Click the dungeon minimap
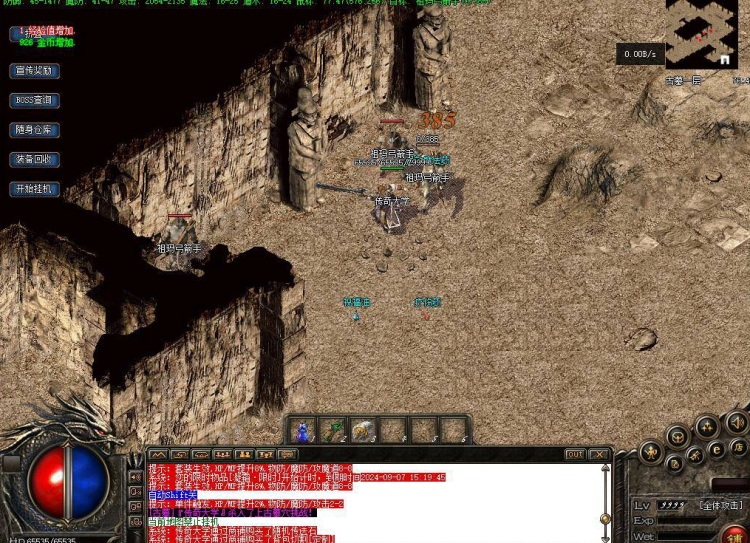The height and width of the screenshot is (543, 750). pyautogui.click(x=701, y=34)
